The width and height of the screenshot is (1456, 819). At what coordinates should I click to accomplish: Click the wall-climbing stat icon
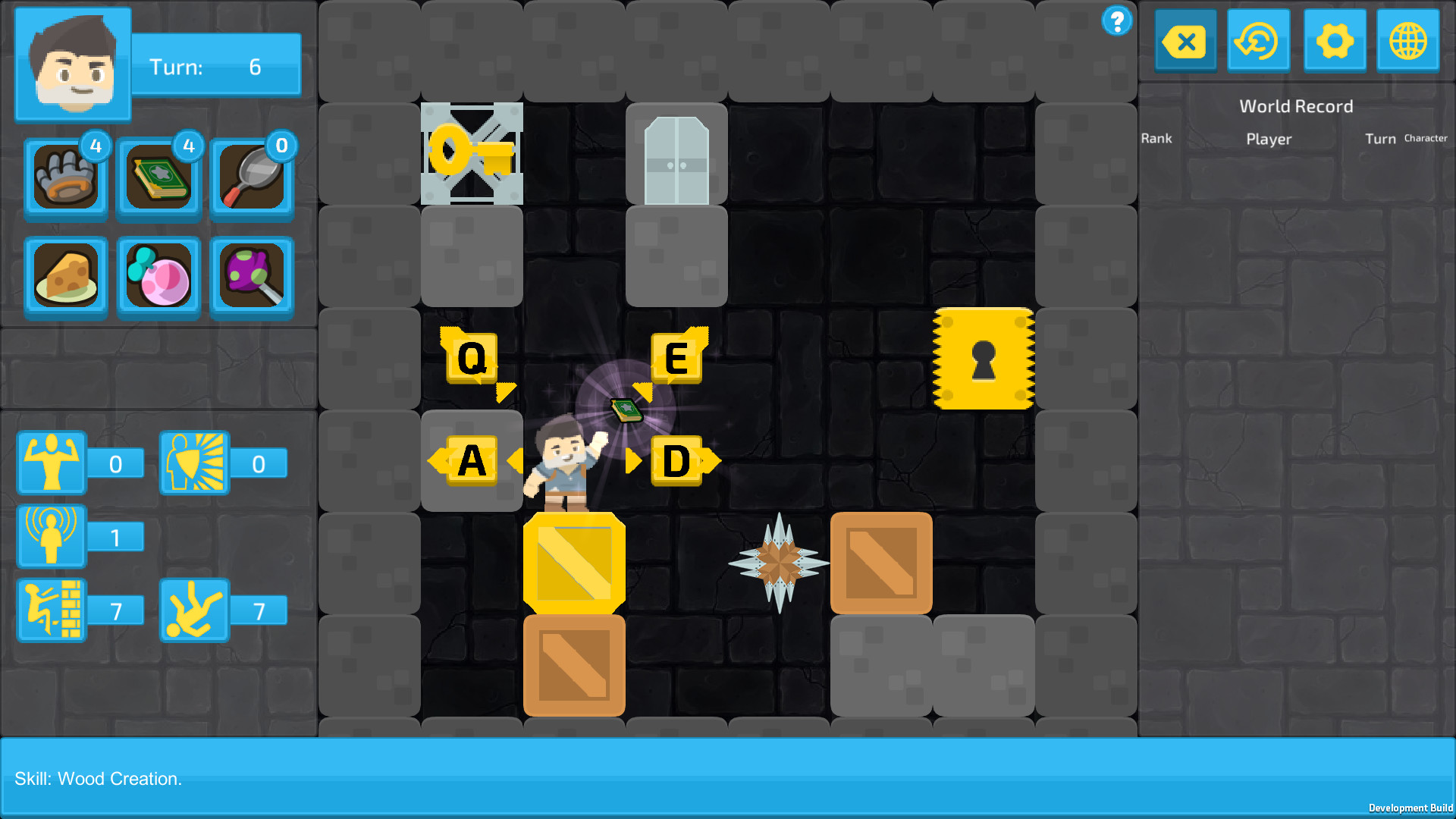[50, 609]
